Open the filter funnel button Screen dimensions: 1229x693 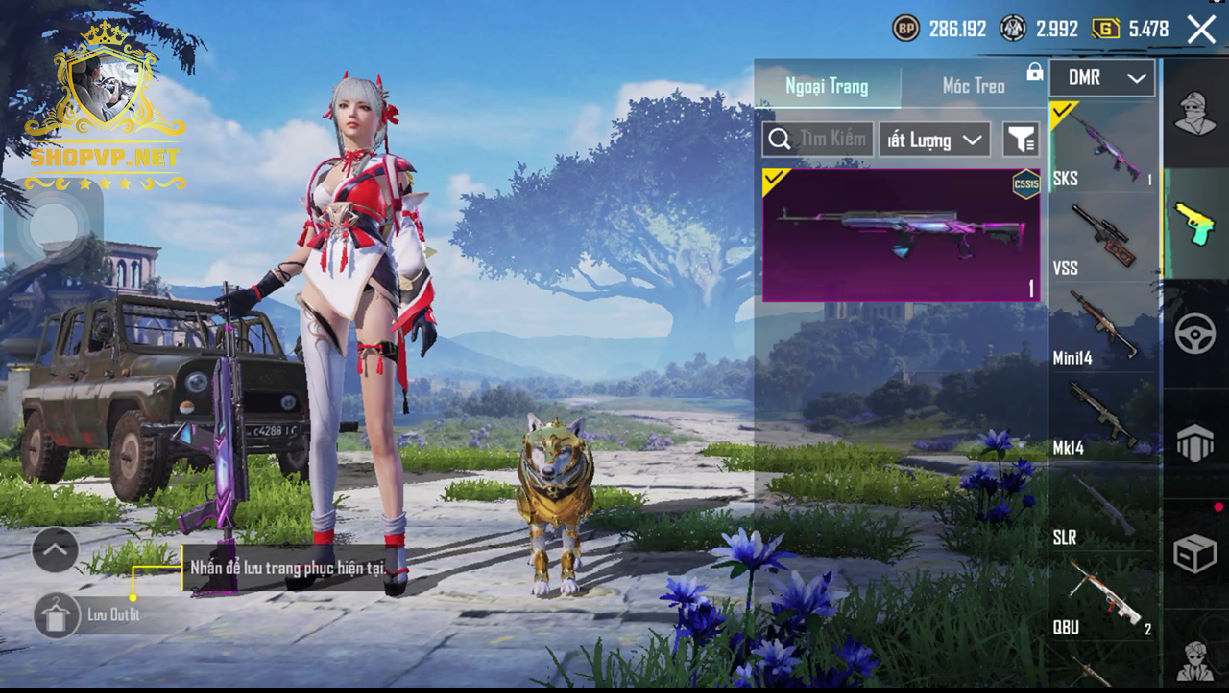(1020, 140)
